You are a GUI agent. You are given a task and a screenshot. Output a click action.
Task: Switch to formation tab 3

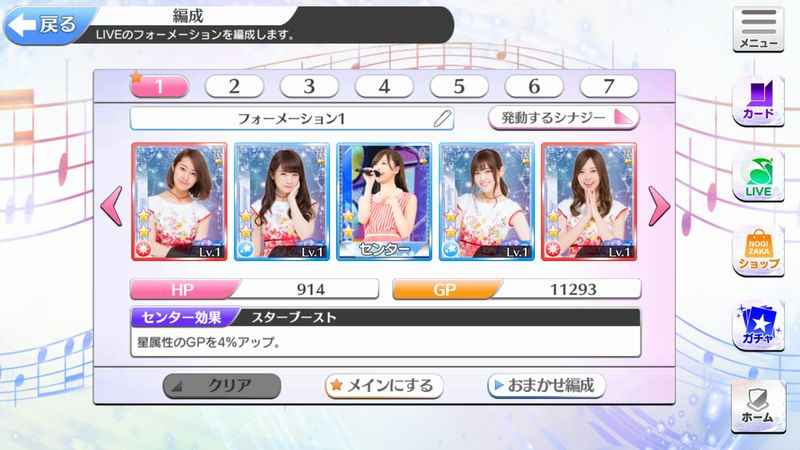tap(308, 87)
